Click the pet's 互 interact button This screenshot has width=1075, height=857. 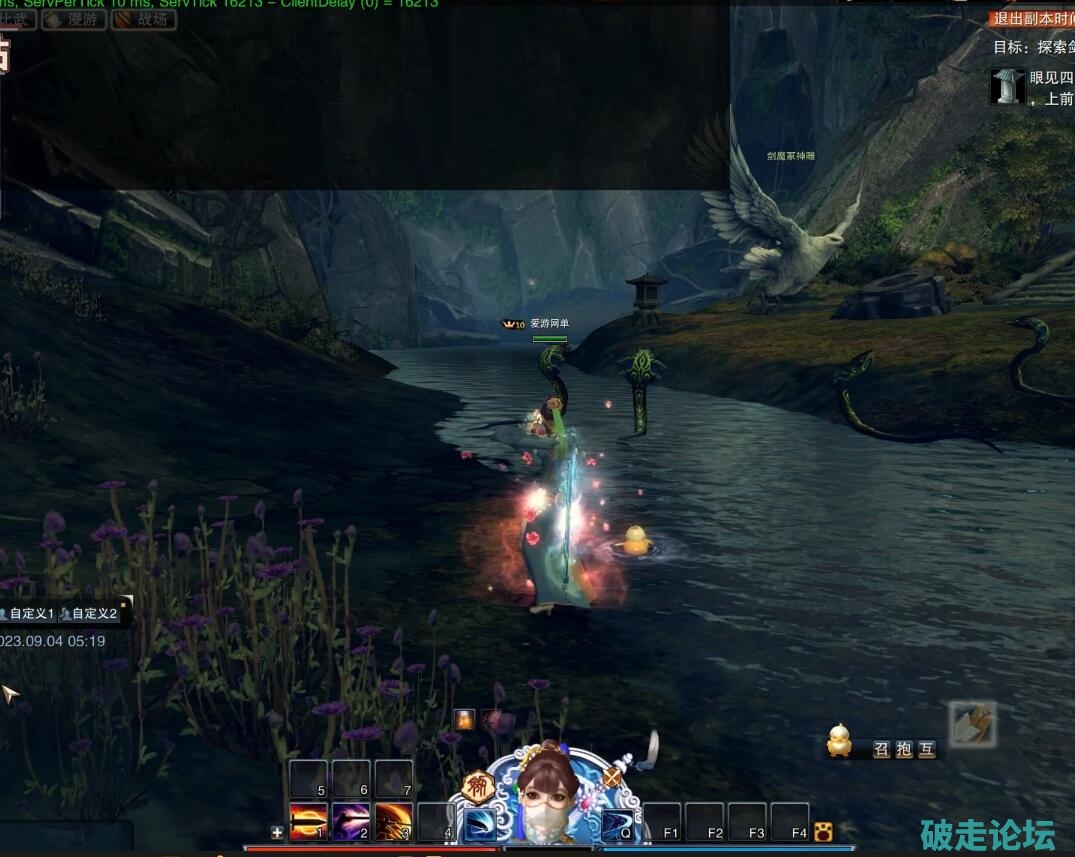927,749
